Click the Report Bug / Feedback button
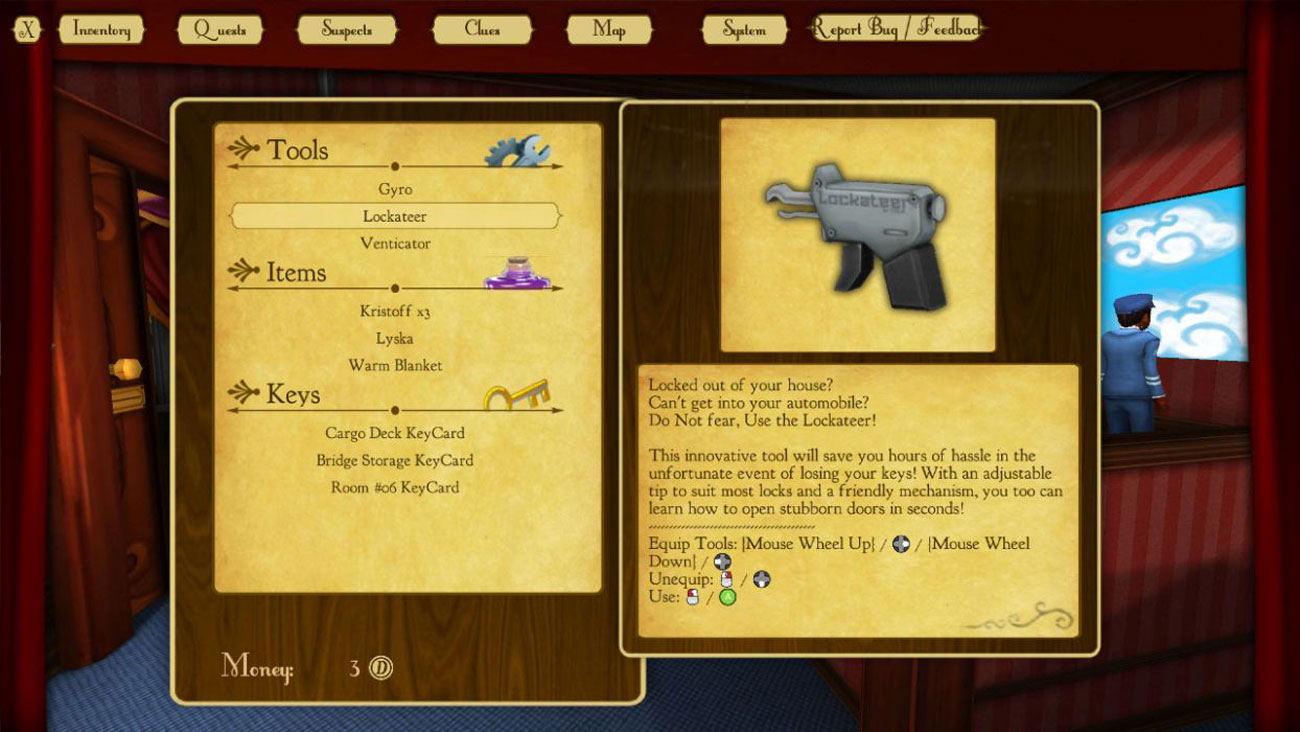 [895, 29]
